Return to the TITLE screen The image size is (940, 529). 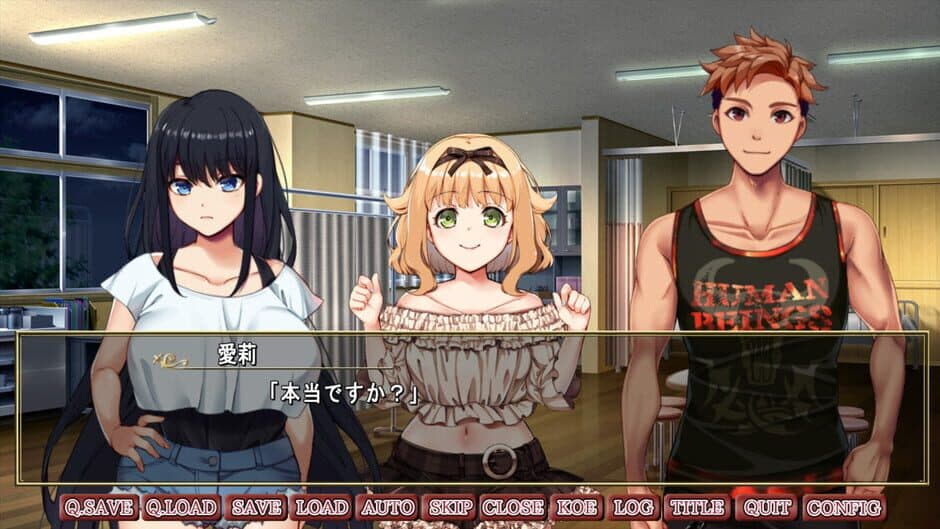coord(697,508)
